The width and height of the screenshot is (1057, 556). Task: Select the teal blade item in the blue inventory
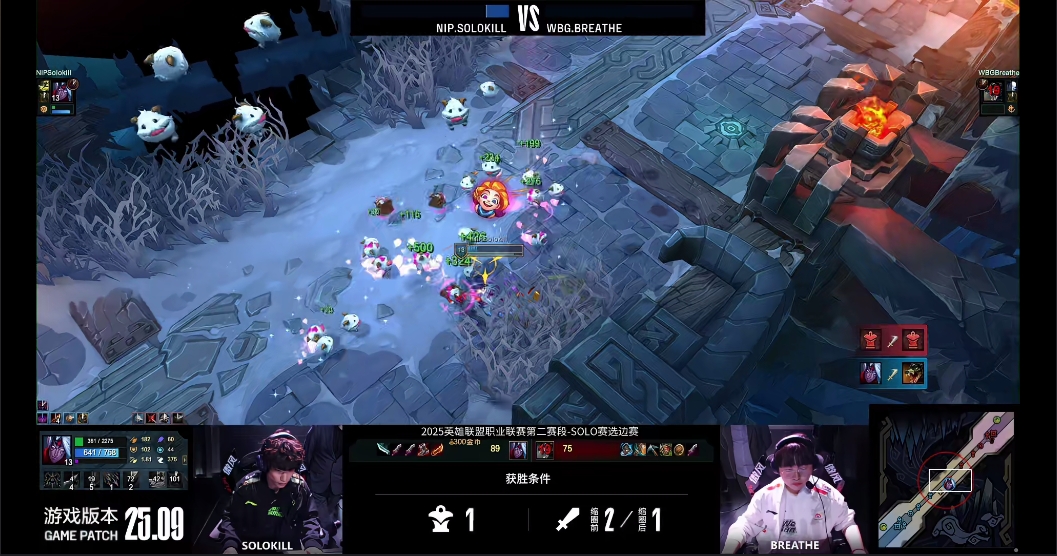[383, 450]
